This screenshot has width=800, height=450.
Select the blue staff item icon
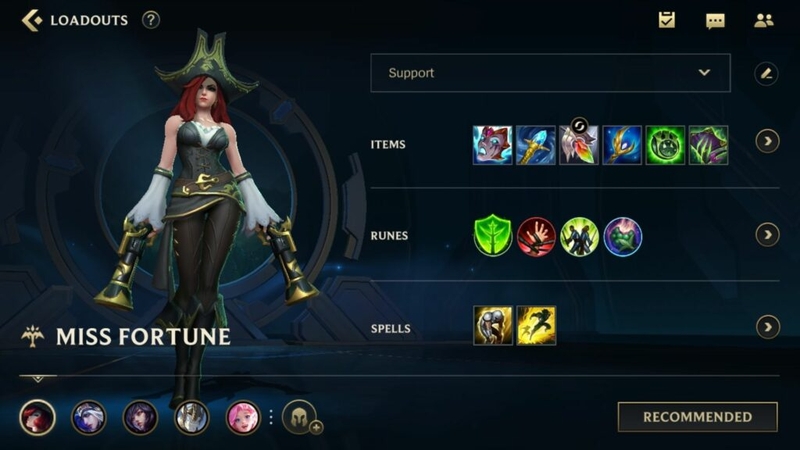coord(536,145)
